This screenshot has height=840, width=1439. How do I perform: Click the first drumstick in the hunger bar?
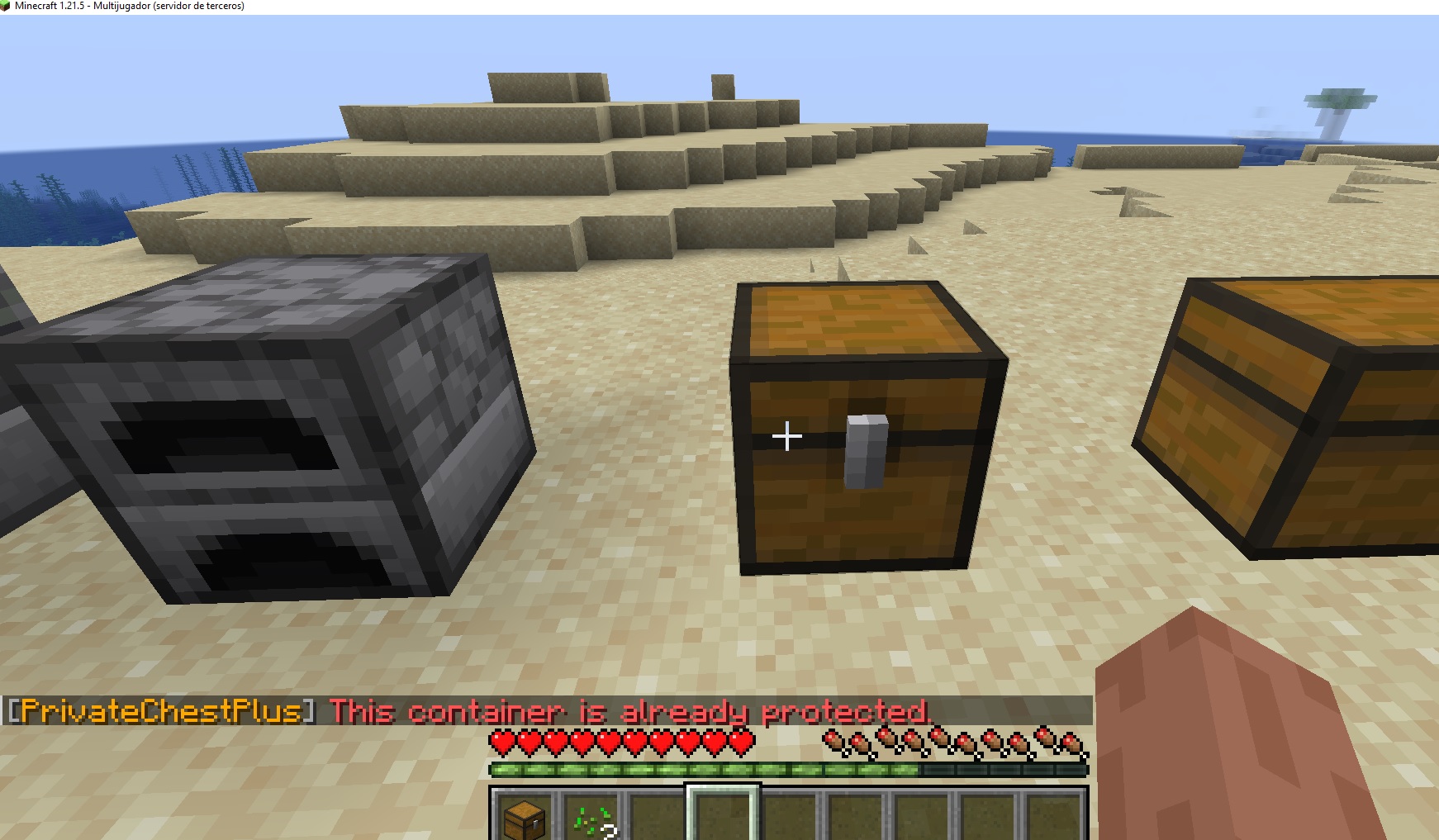click(834, 741)
